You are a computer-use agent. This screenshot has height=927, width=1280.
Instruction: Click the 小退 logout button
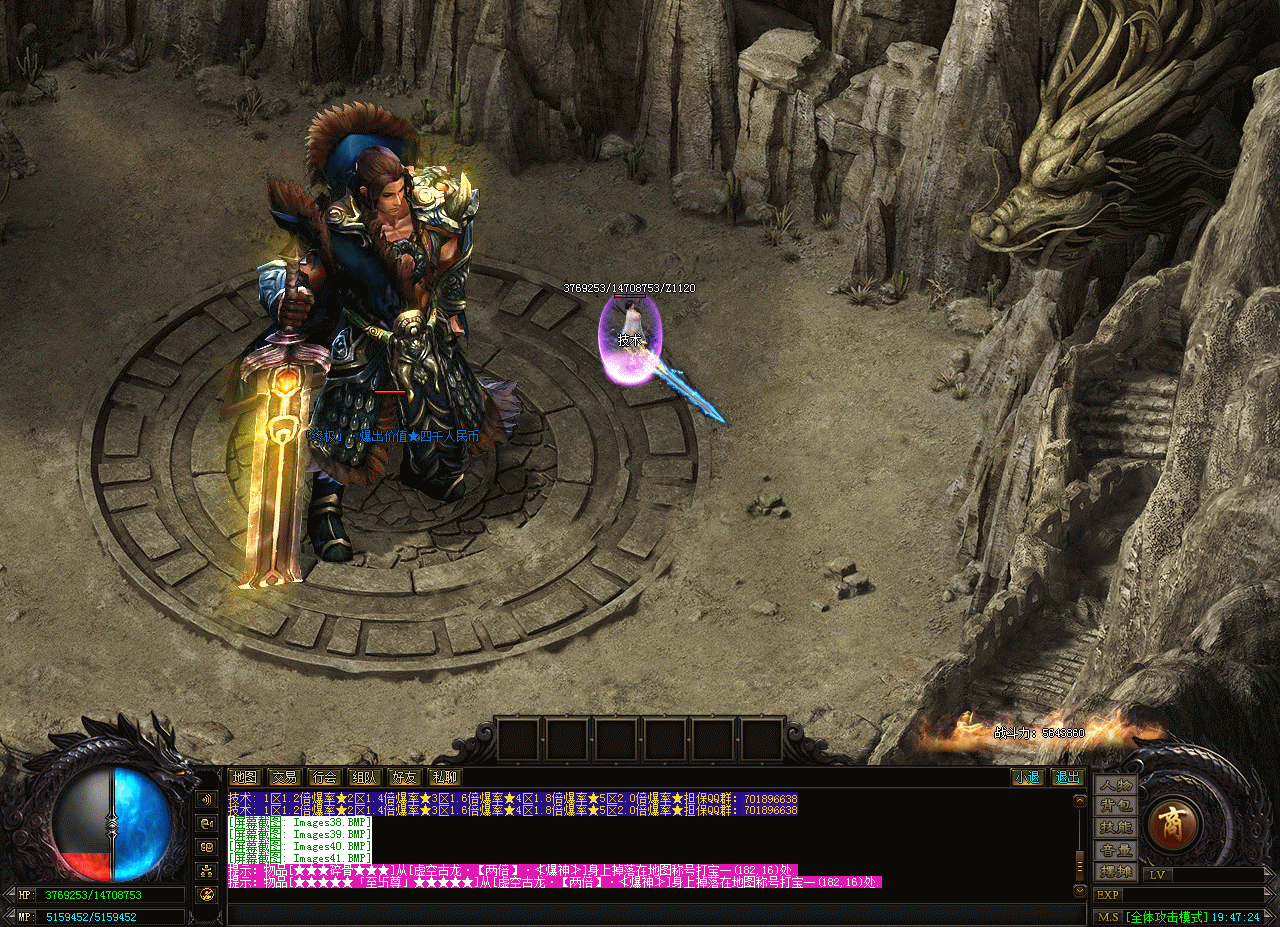coord(1027,777)
